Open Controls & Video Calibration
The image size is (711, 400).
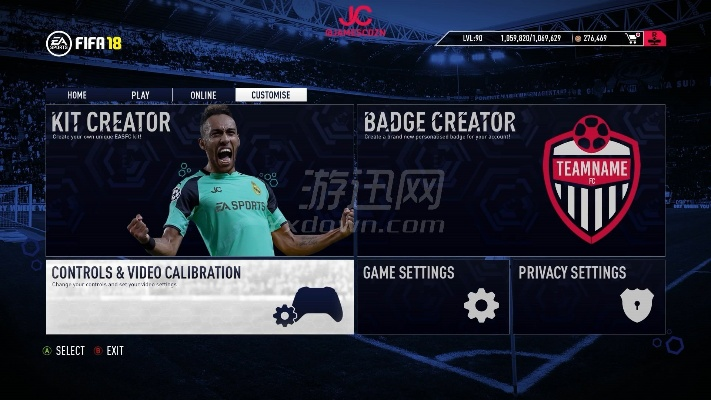[x=199, y=297]
